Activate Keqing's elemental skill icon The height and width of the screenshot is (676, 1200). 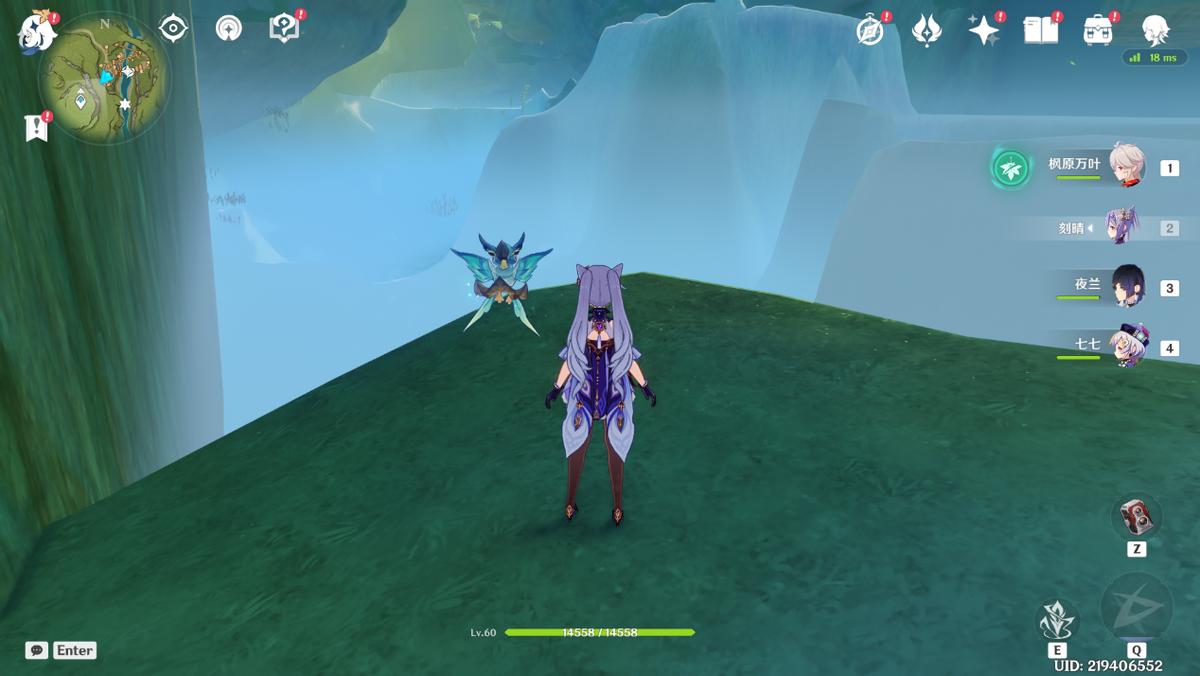1056,621
